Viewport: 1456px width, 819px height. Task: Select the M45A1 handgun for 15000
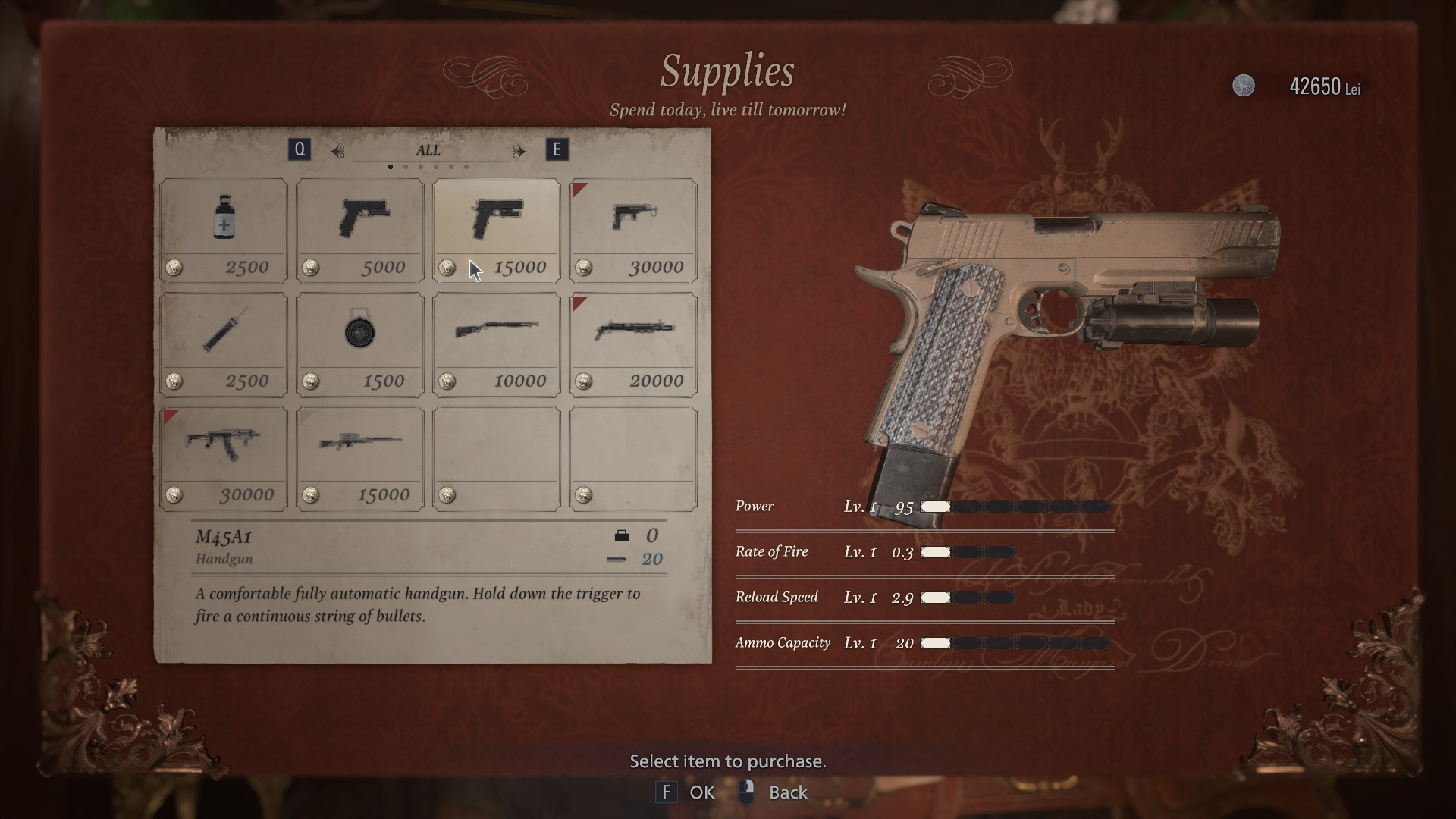497,230
